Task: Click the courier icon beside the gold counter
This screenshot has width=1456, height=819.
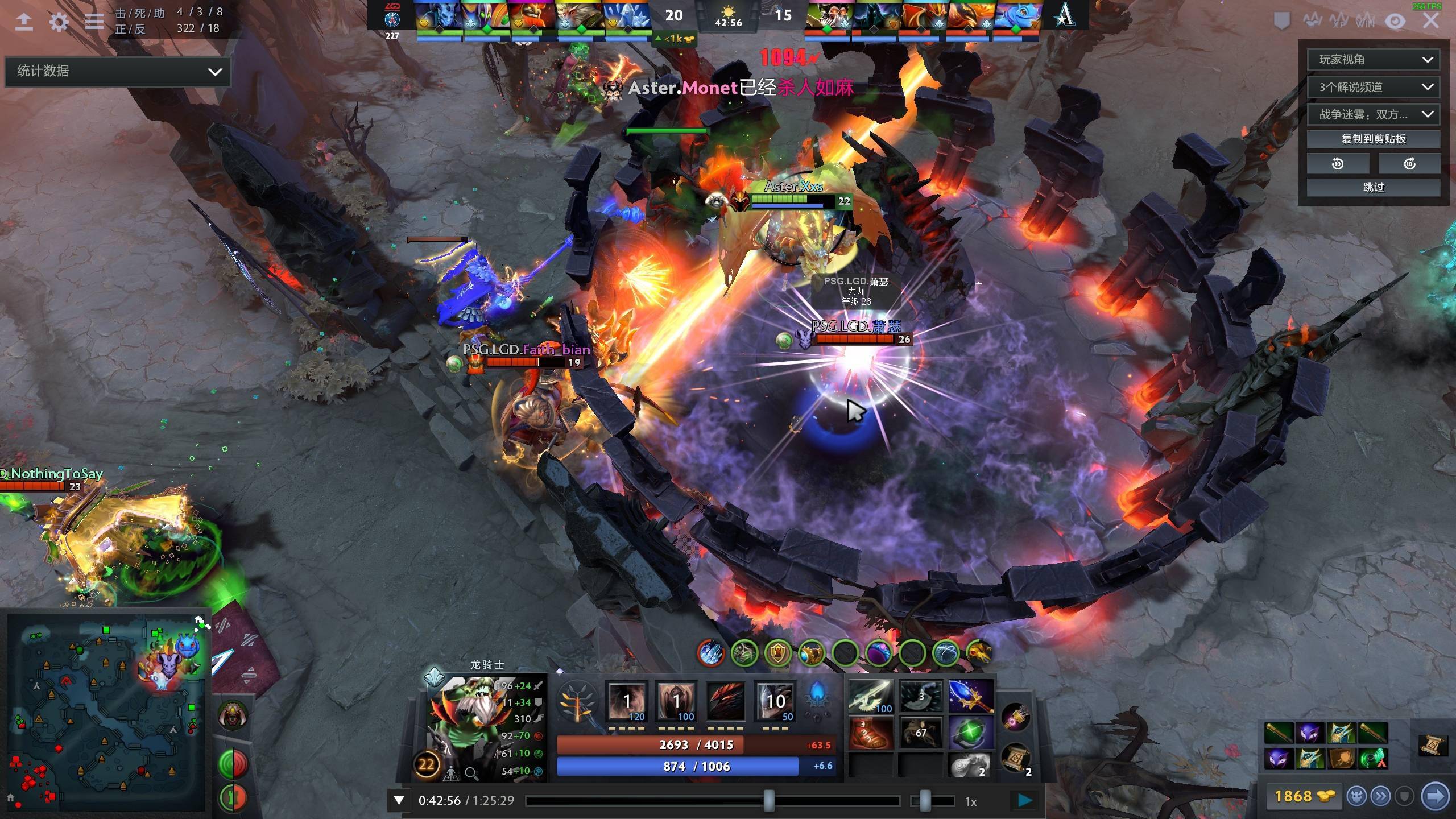Action: (1355, 797)
